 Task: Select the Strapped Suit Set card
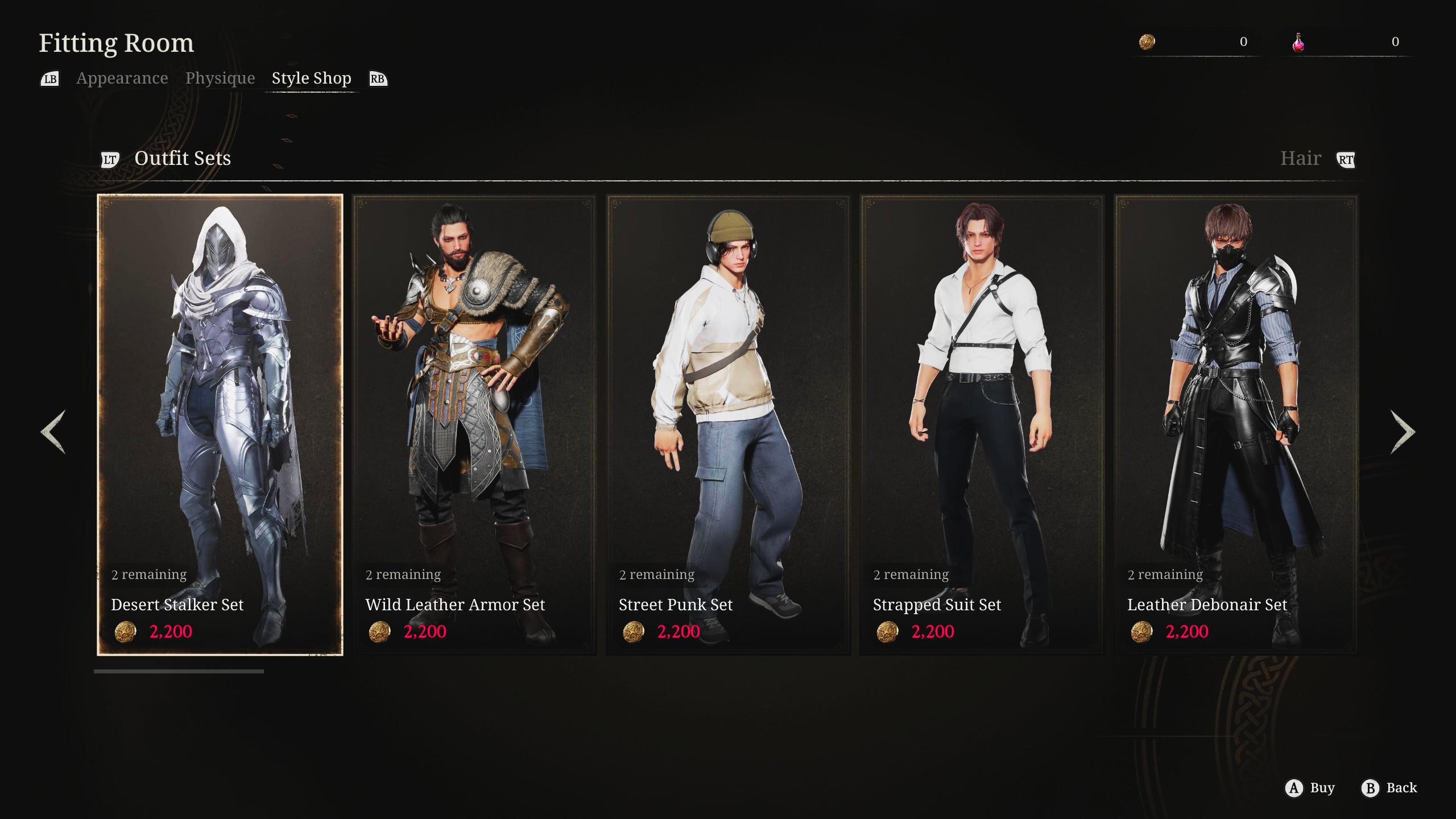coord(982,424)
